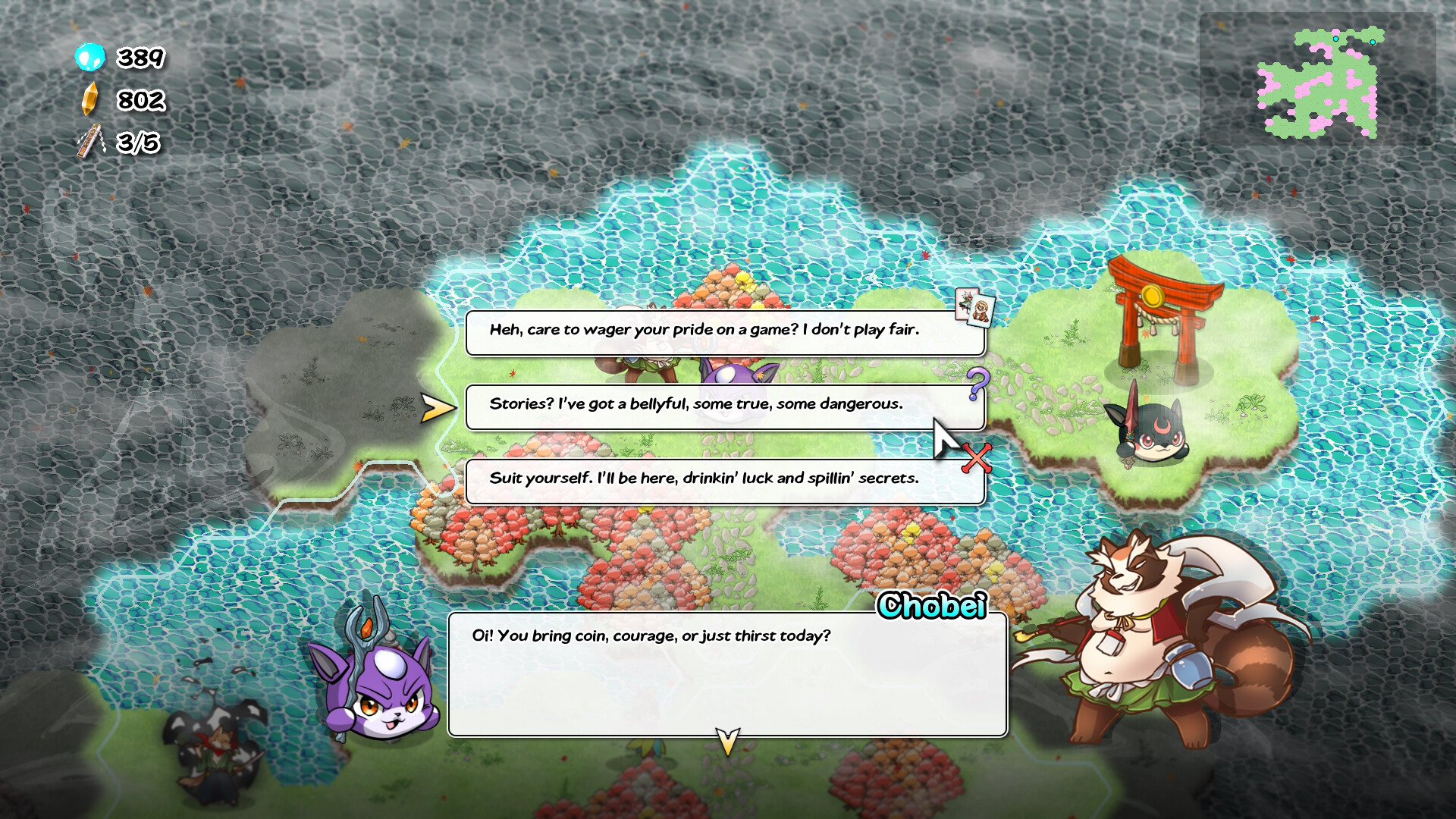This screenshot has height=819, width=1456.
Task: Select the red X decline icon
Action: (x=977, y=459)
